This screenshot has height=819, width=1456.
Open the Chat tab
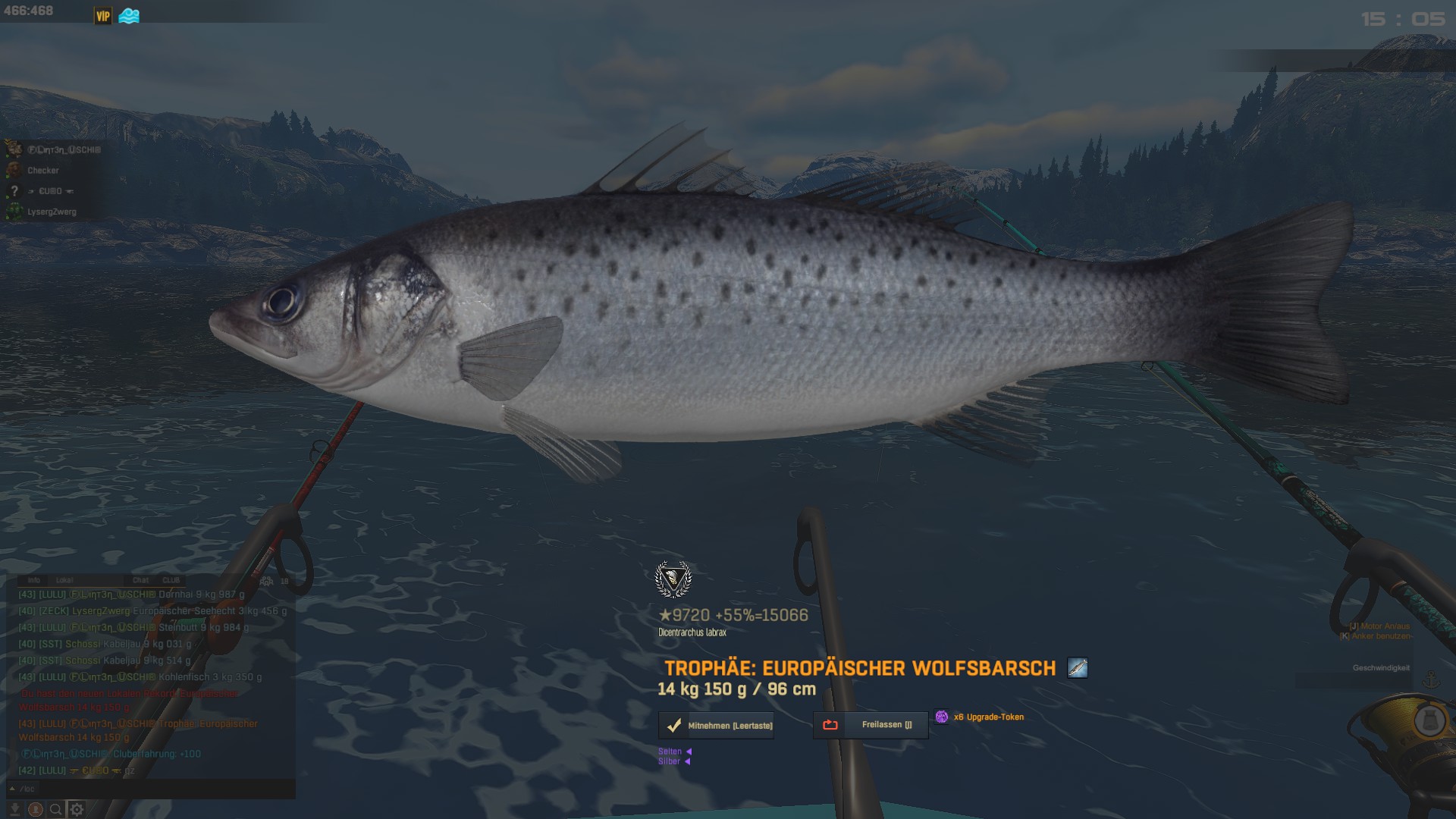(141, 580)
